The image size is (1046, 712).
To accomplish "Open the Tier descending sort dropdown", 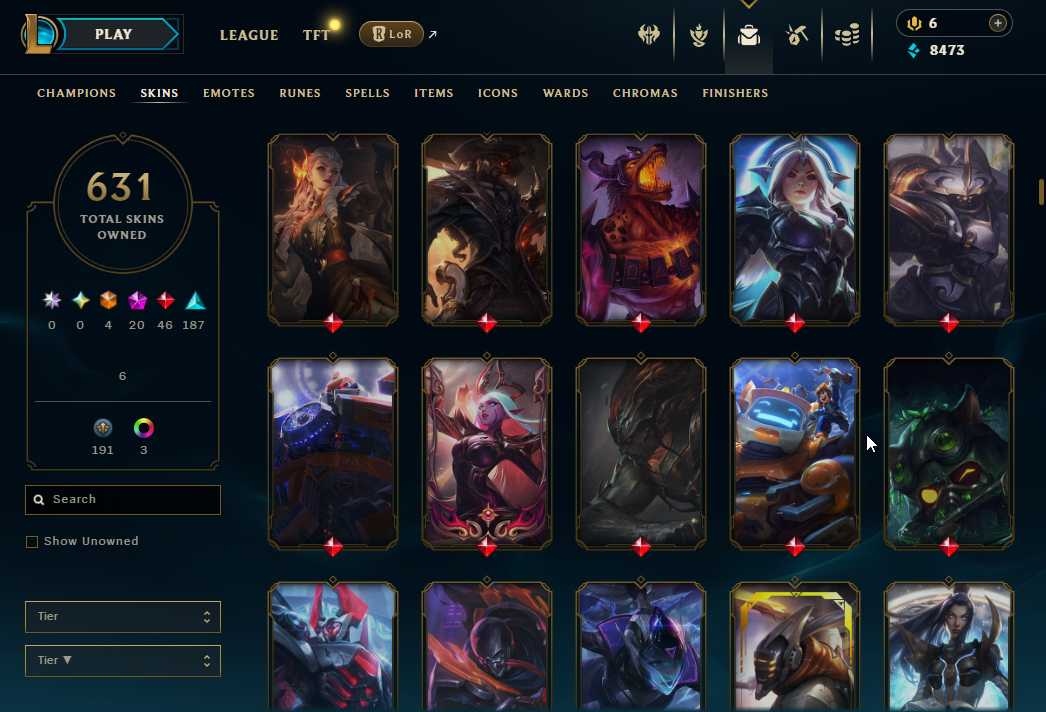I will pos(123,661).
